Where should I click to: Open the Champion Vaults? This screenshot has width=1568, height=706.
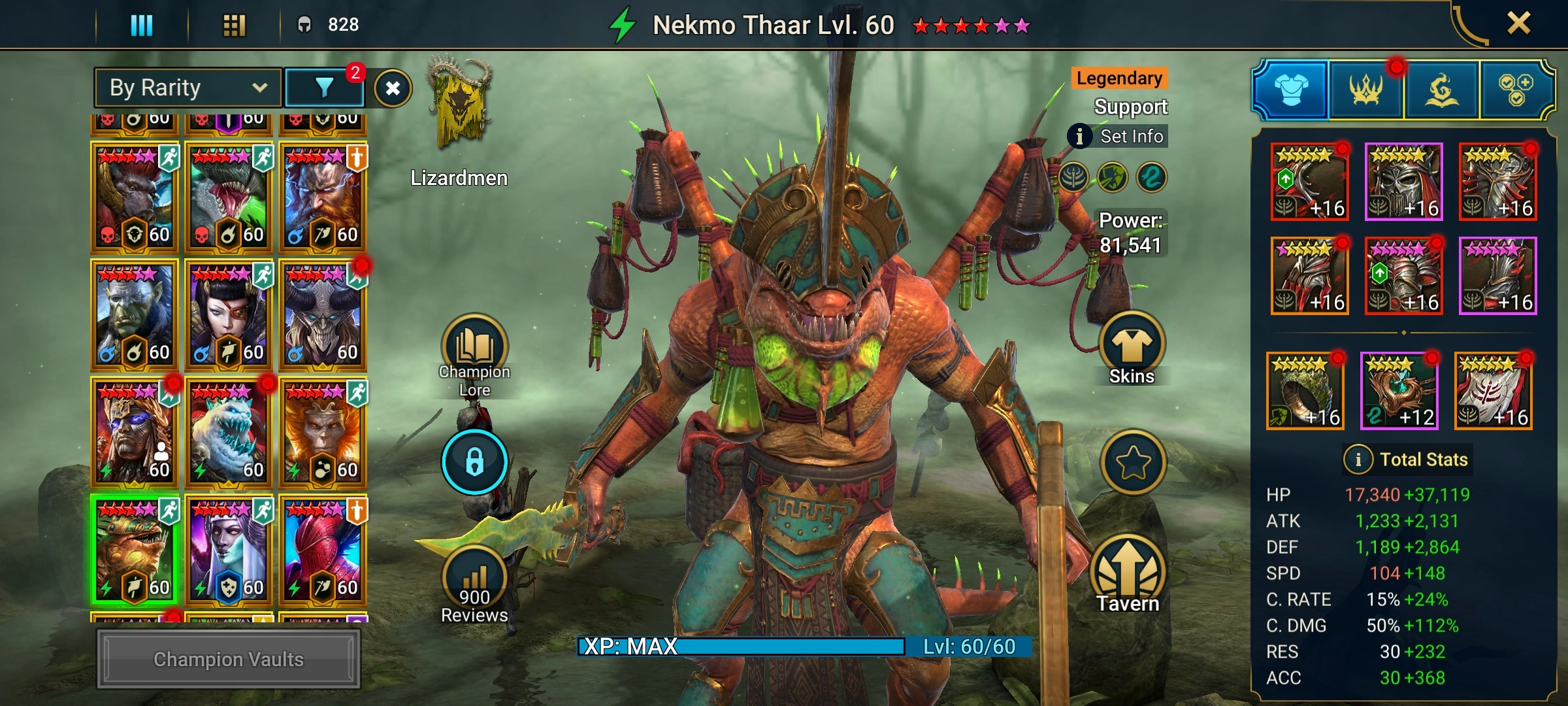click(x=228, y=659)
